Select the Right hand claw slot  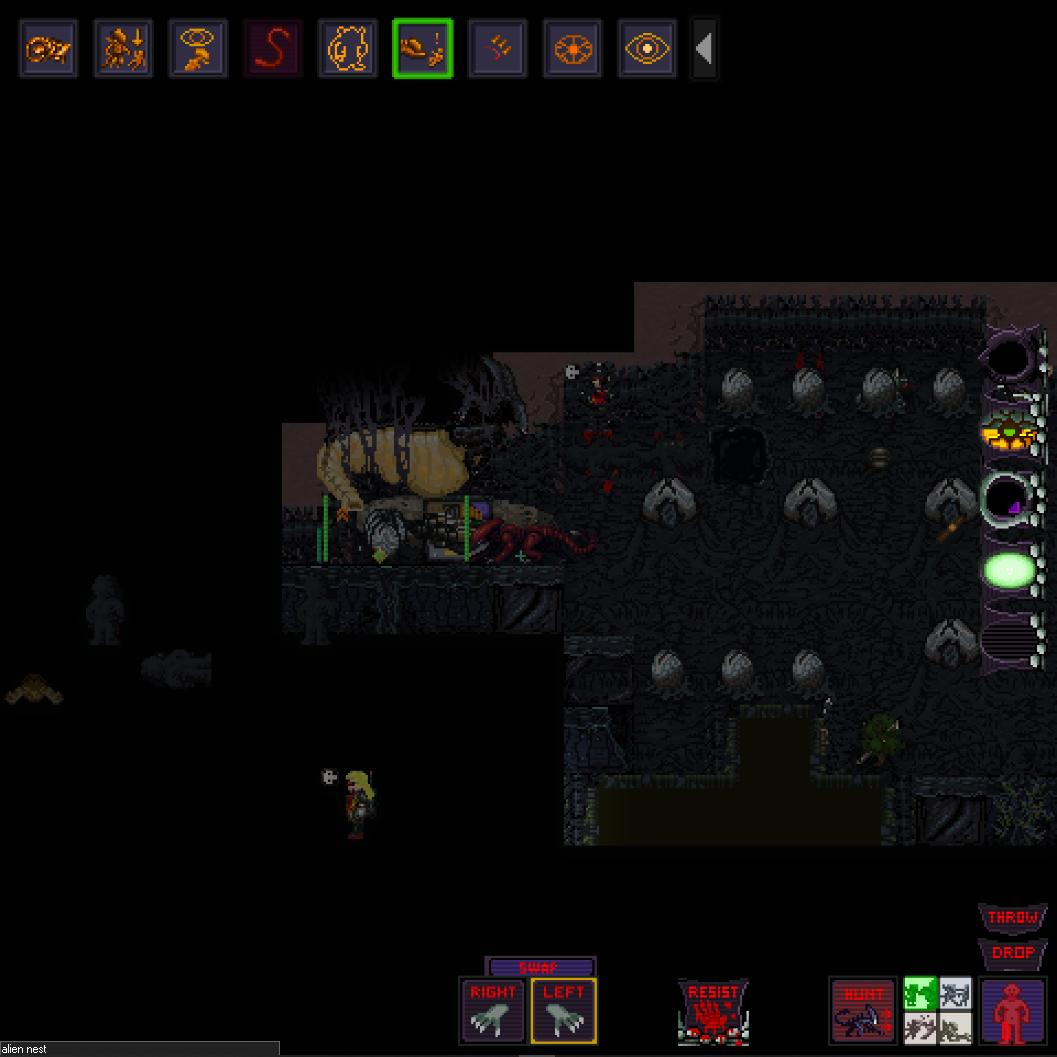tap(493, 1010)
